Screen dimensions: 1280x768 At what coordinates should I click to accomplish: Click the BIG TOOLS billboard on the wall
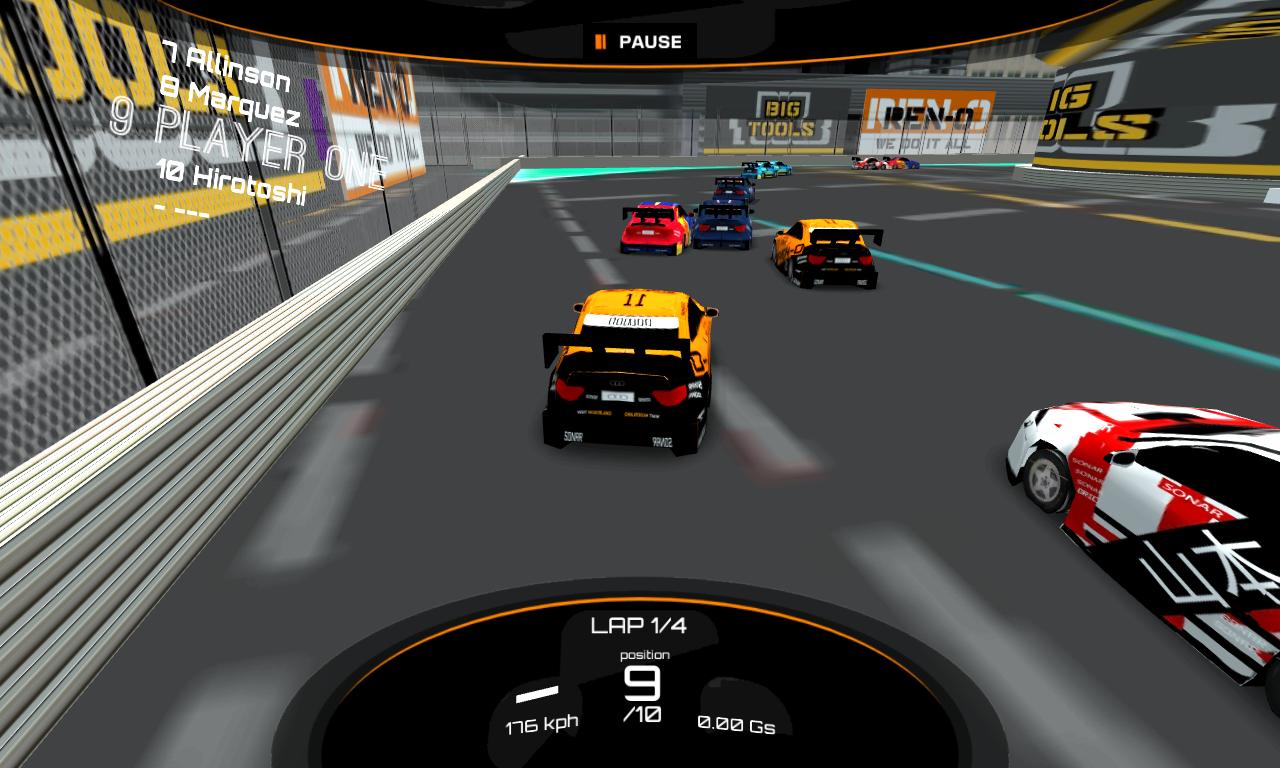(x=782, y=115)
